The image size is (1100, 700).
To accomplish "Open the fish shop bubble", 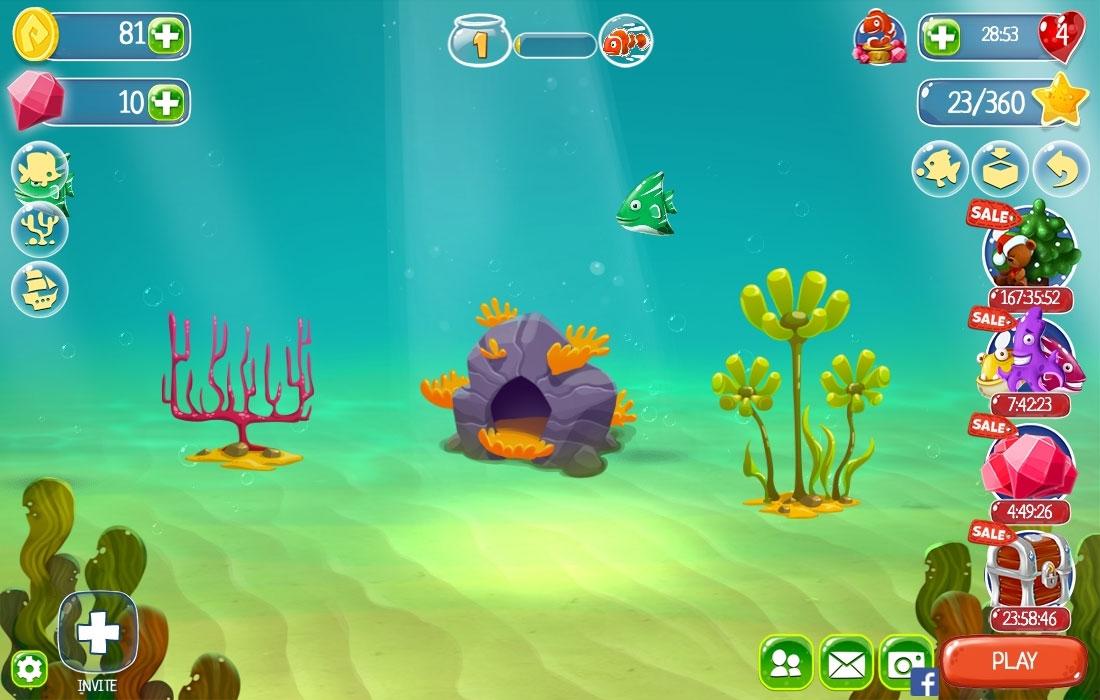I will point(40,170).
